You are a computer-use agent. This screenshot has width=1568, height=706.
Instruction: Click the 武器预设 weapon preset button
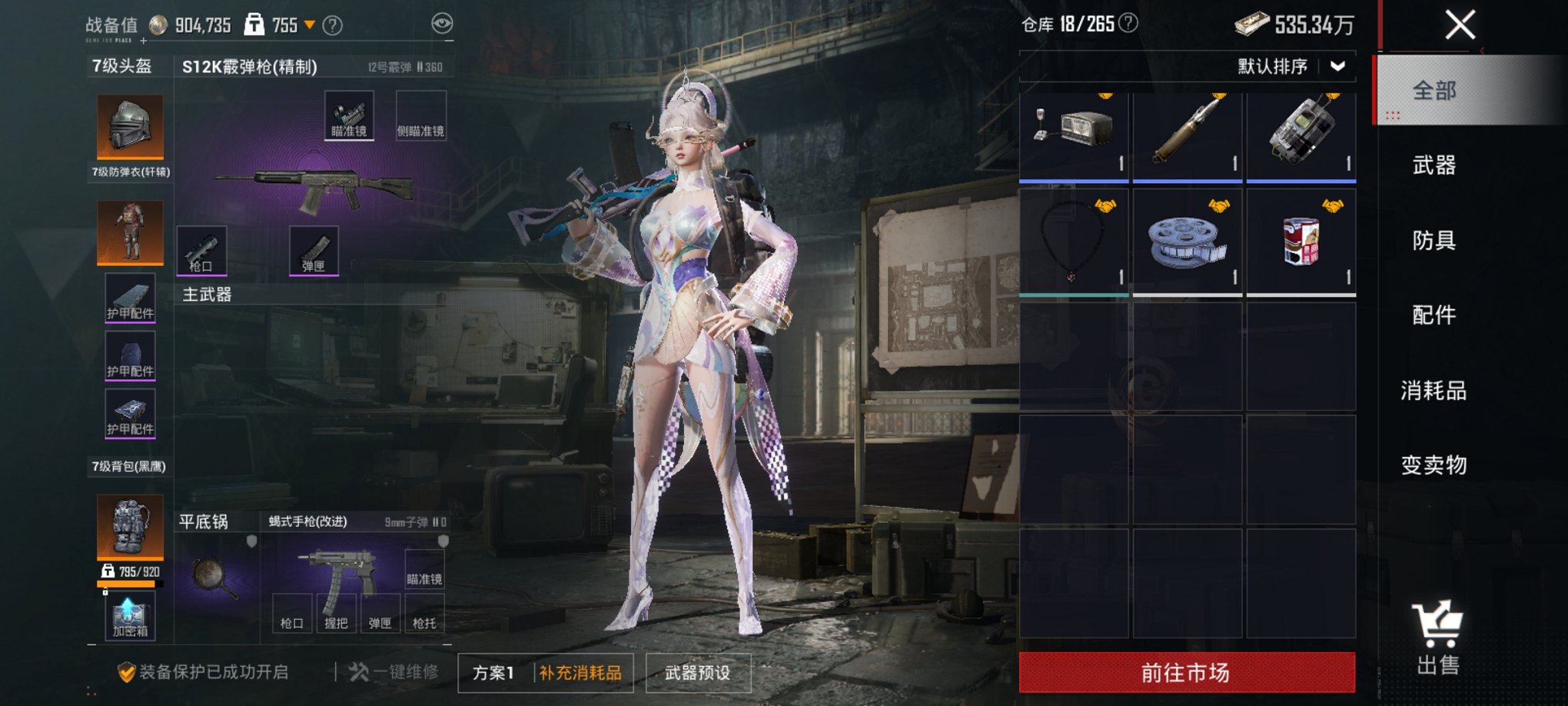click(698, 671)
